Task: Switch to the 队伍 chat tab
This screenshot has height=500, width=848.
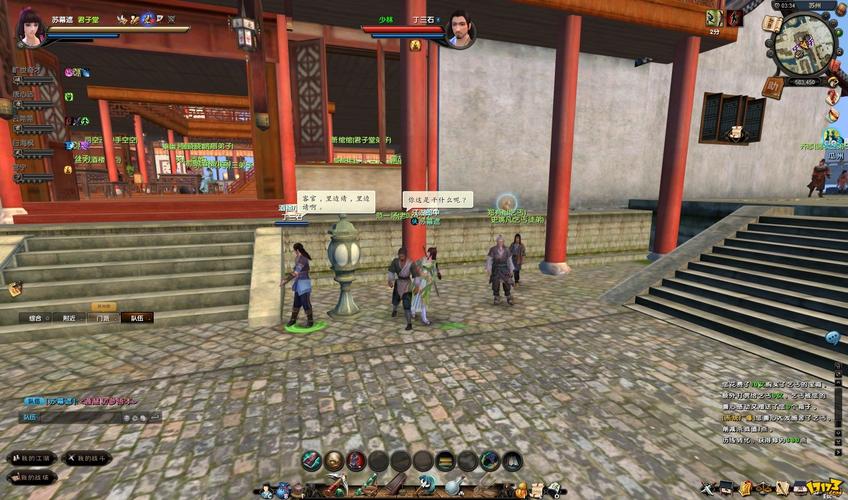Action: coord(137,318)
